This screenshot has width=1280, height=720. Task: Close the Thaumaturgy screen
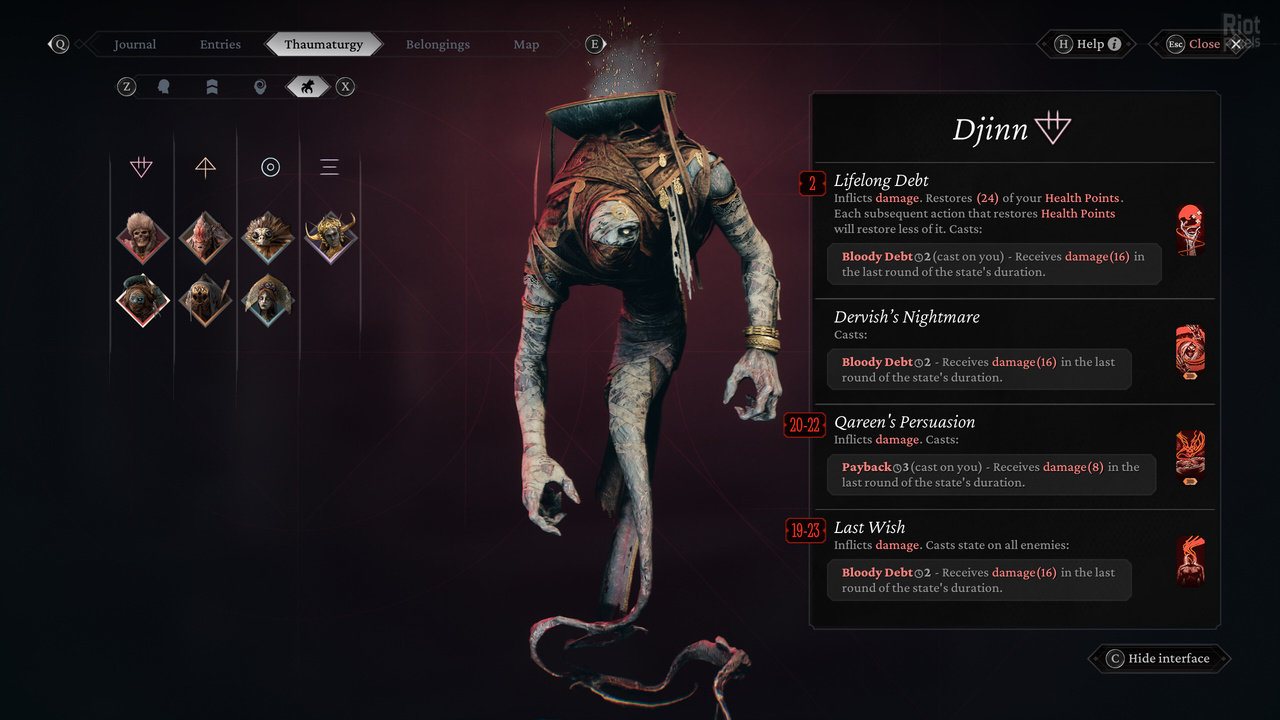(1204, 44)
